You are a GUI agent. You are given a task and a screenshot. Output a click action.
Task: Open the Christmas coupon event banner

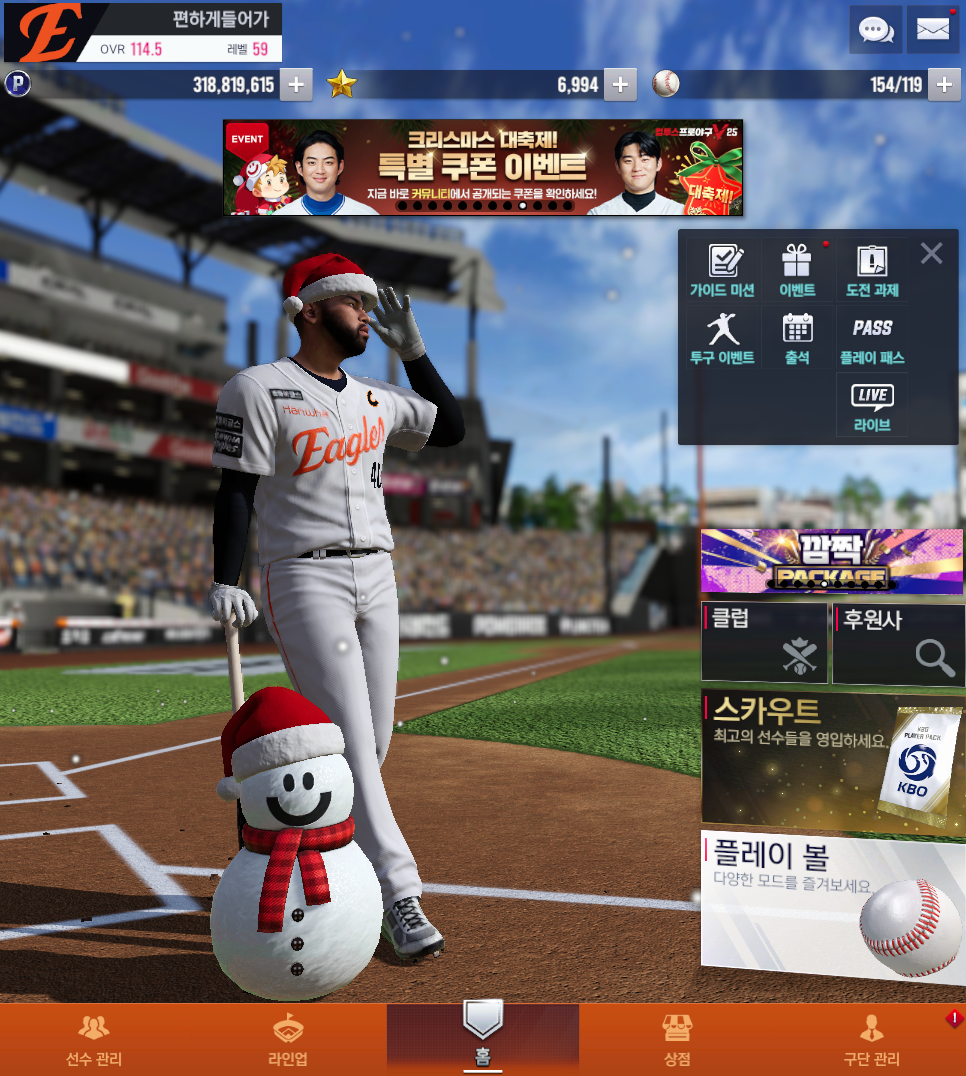(x=483, y=167)
